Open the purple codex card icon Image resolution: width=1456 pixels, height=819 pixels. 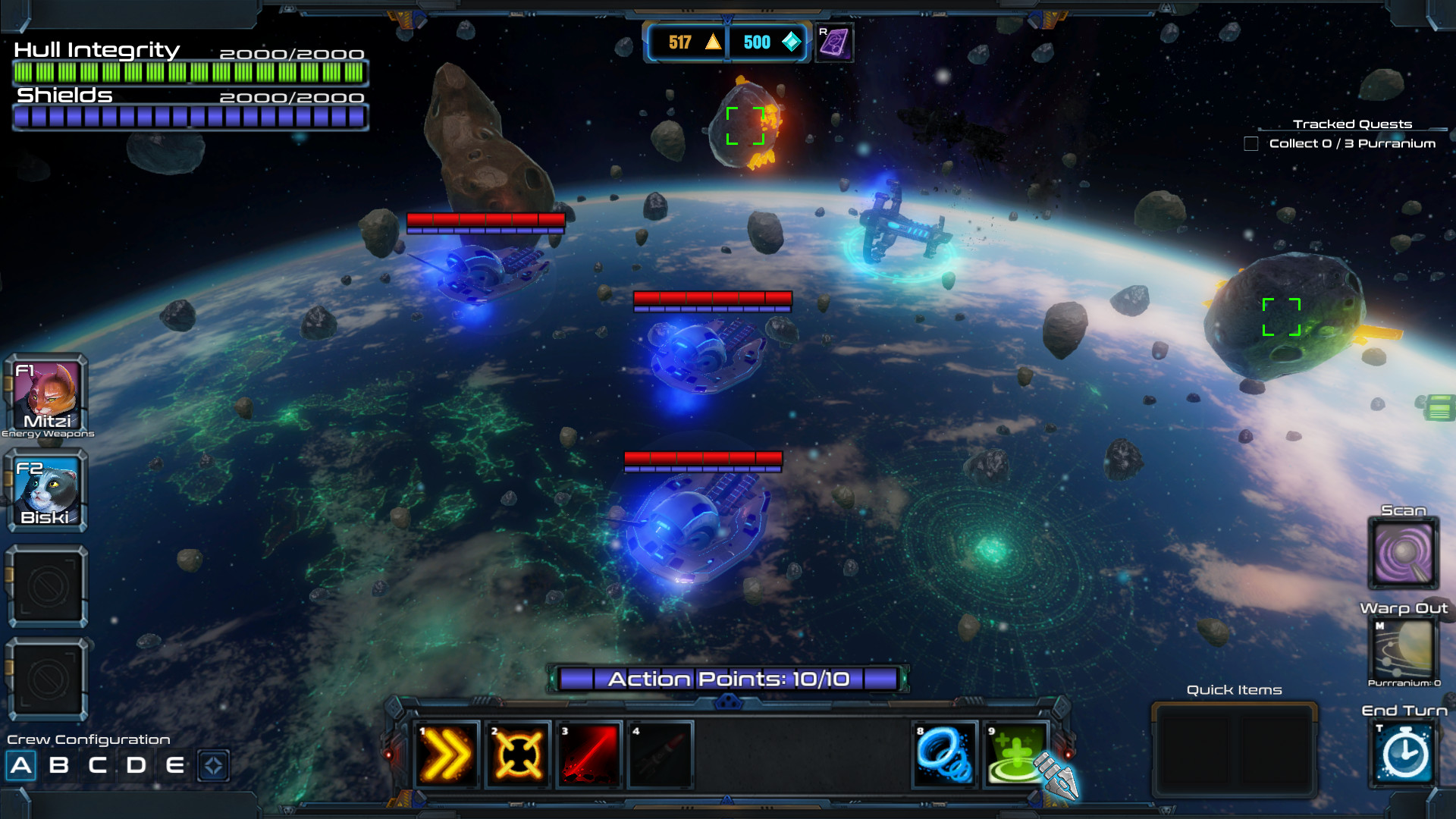click(x=834, y=42)
